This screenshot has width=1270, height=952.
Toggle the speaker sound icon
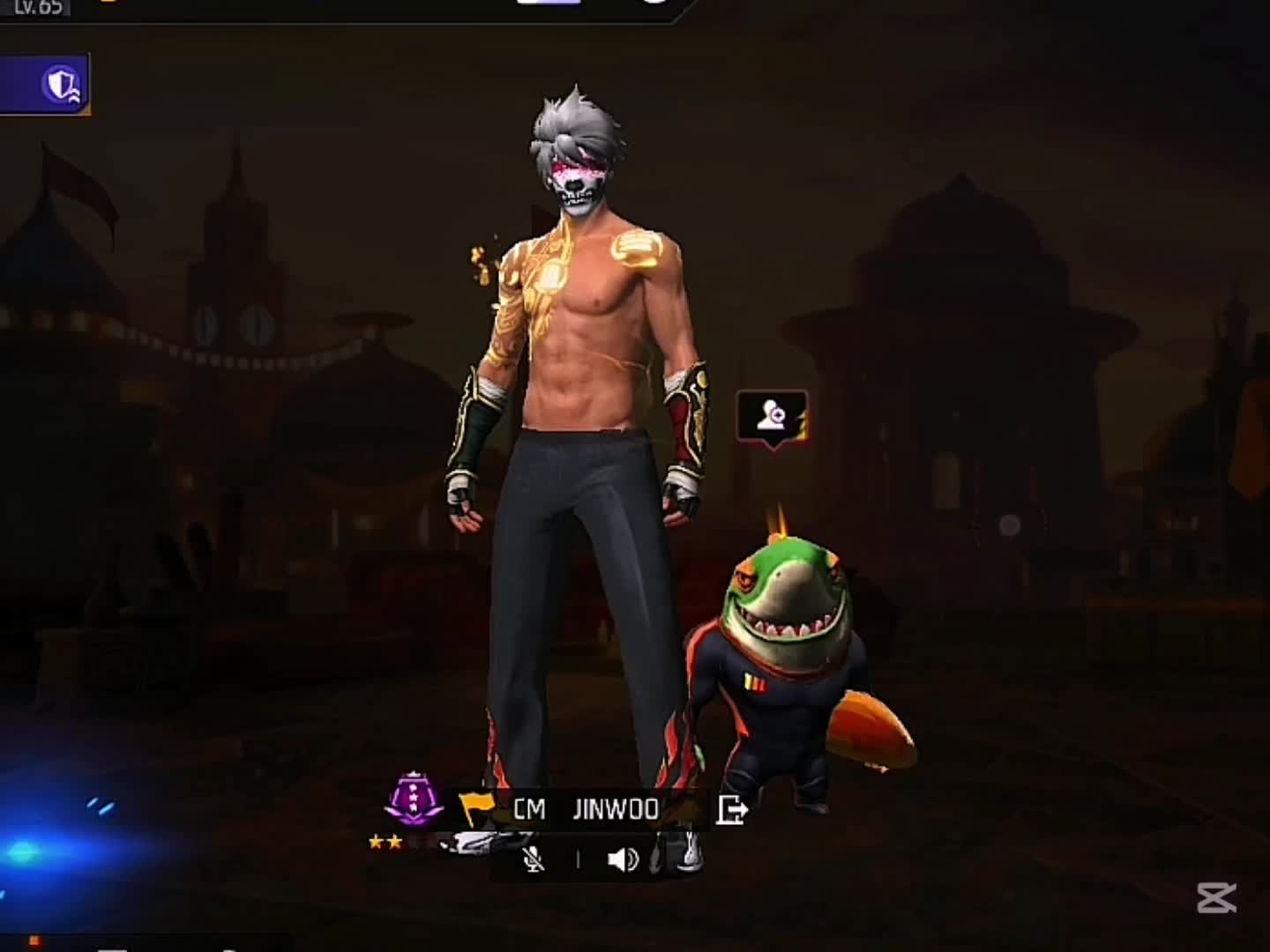(x=623, y=859)
